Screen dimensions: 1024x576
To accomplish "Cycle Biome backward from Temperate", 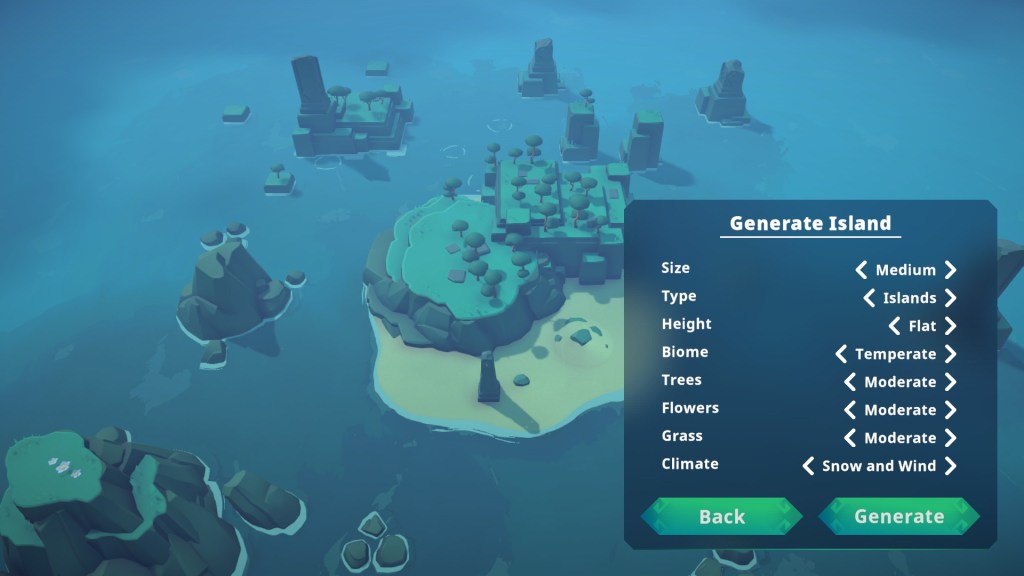I will coord(841,354).
